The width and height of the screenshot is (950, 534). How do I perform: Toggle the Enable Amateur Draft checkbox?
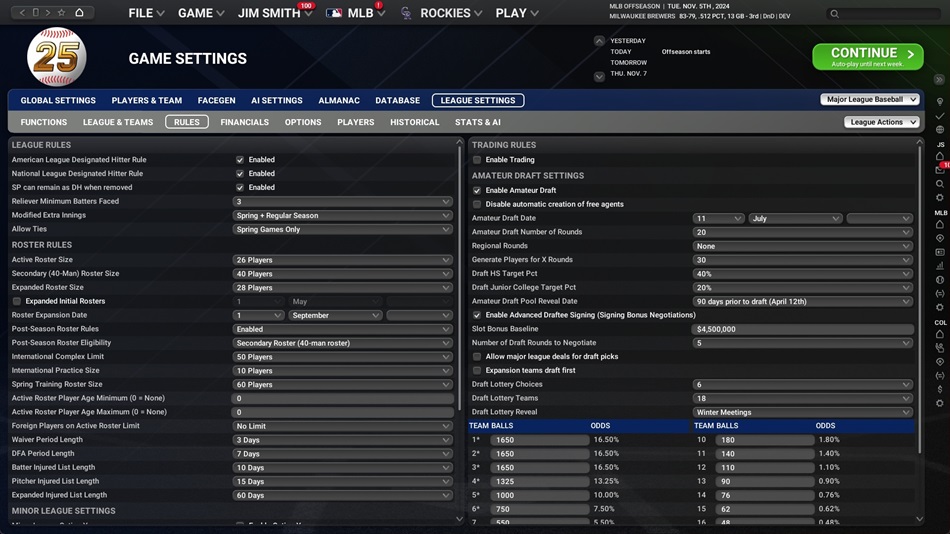(477, 190)
